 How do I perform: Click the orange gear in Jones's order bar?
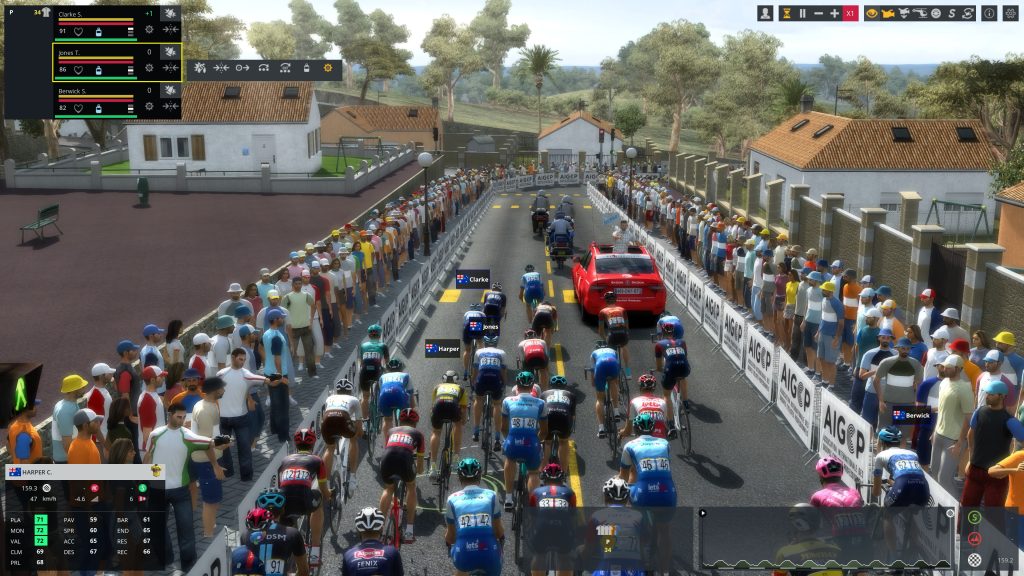coord(328,68)
